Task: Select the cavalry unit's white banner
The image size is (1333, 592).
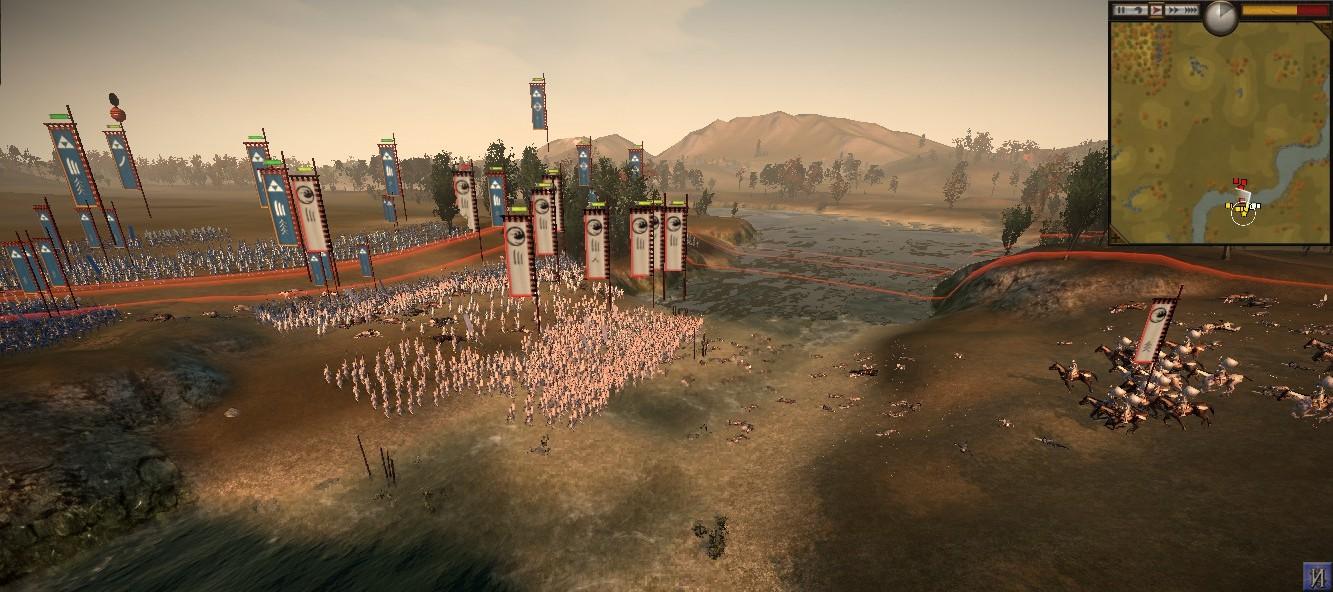Action: pyautogui.click(x=1157, y=330)
